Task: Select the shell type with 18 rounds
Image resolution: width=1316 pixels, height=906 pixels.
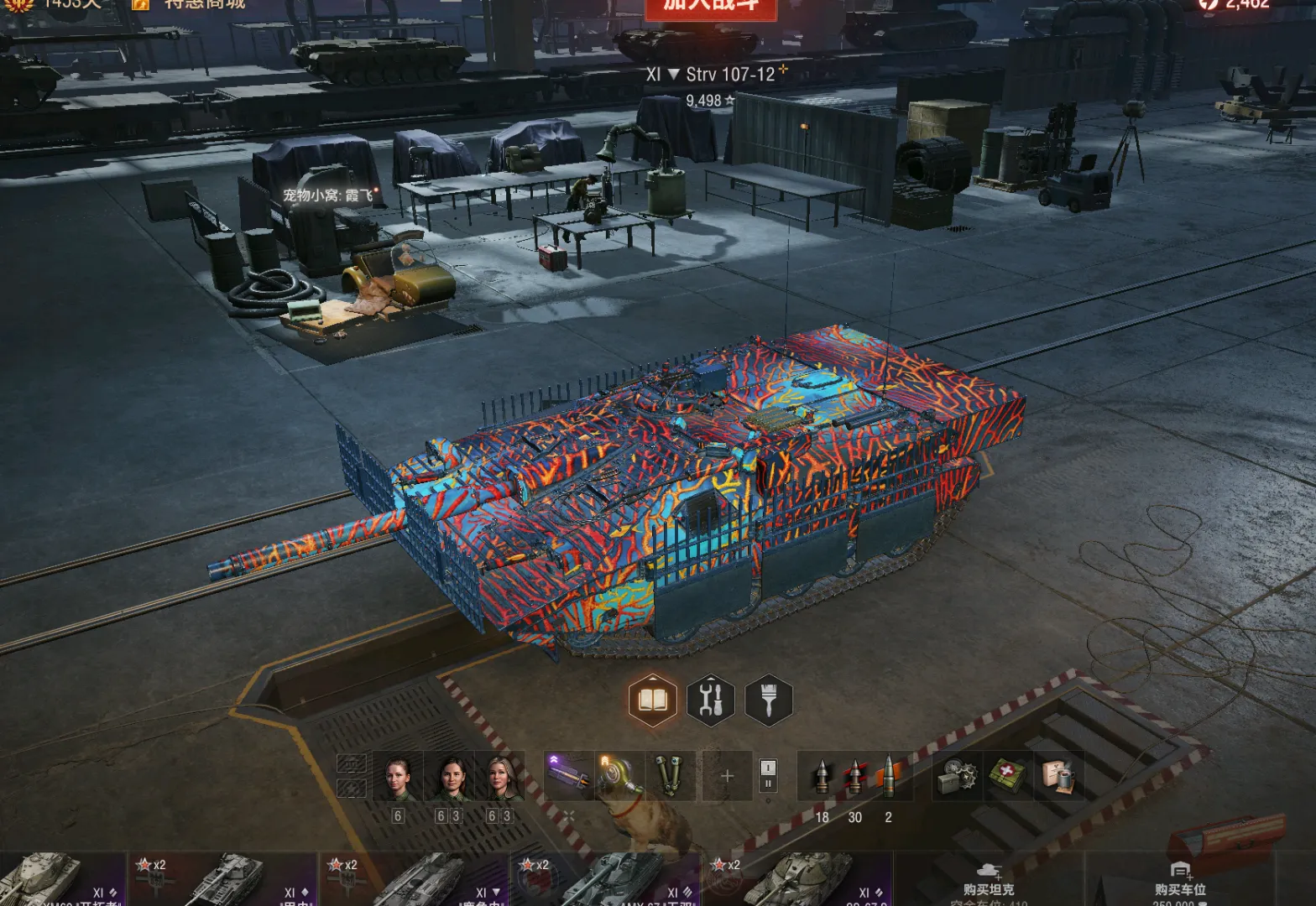Action: (x=822, y=776)
